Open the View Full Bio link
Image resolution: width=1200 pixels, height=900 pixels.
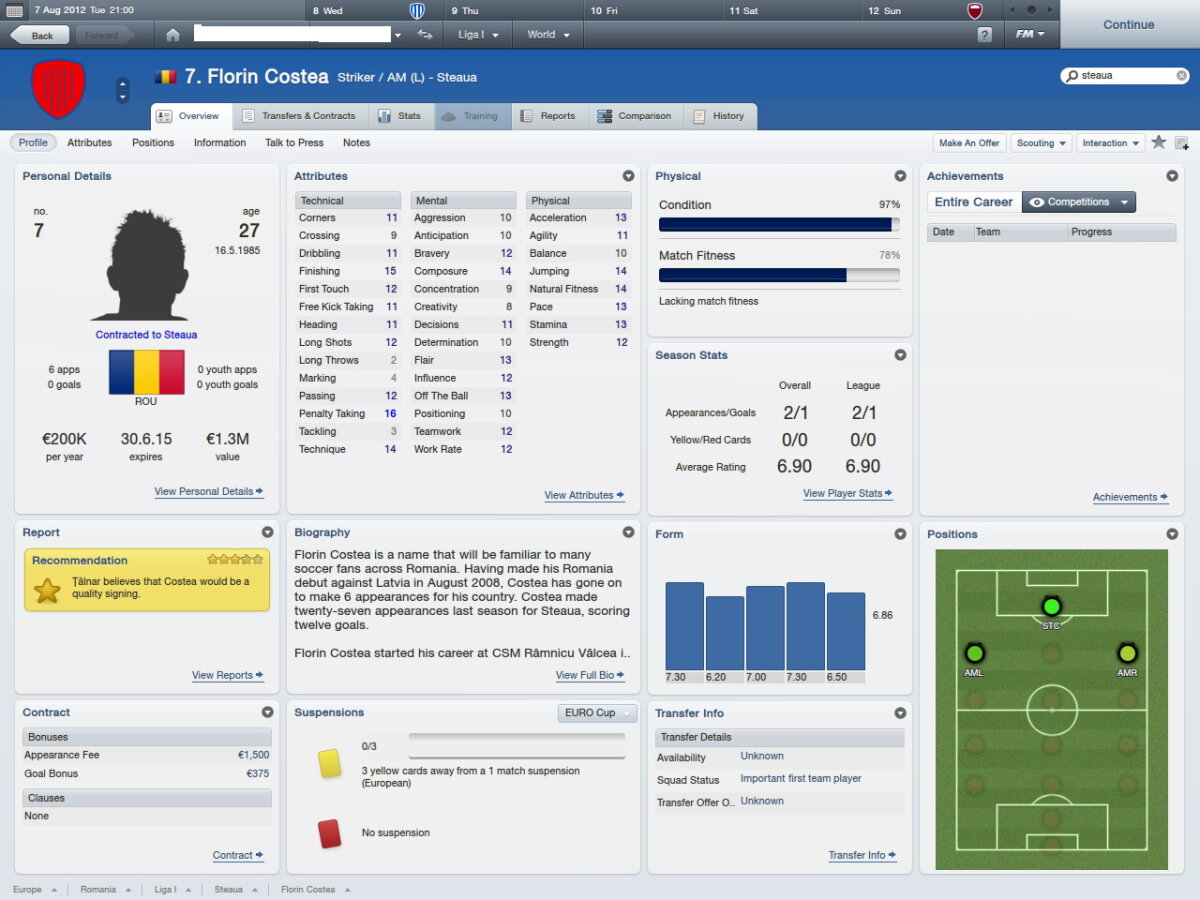pos(589,676)
